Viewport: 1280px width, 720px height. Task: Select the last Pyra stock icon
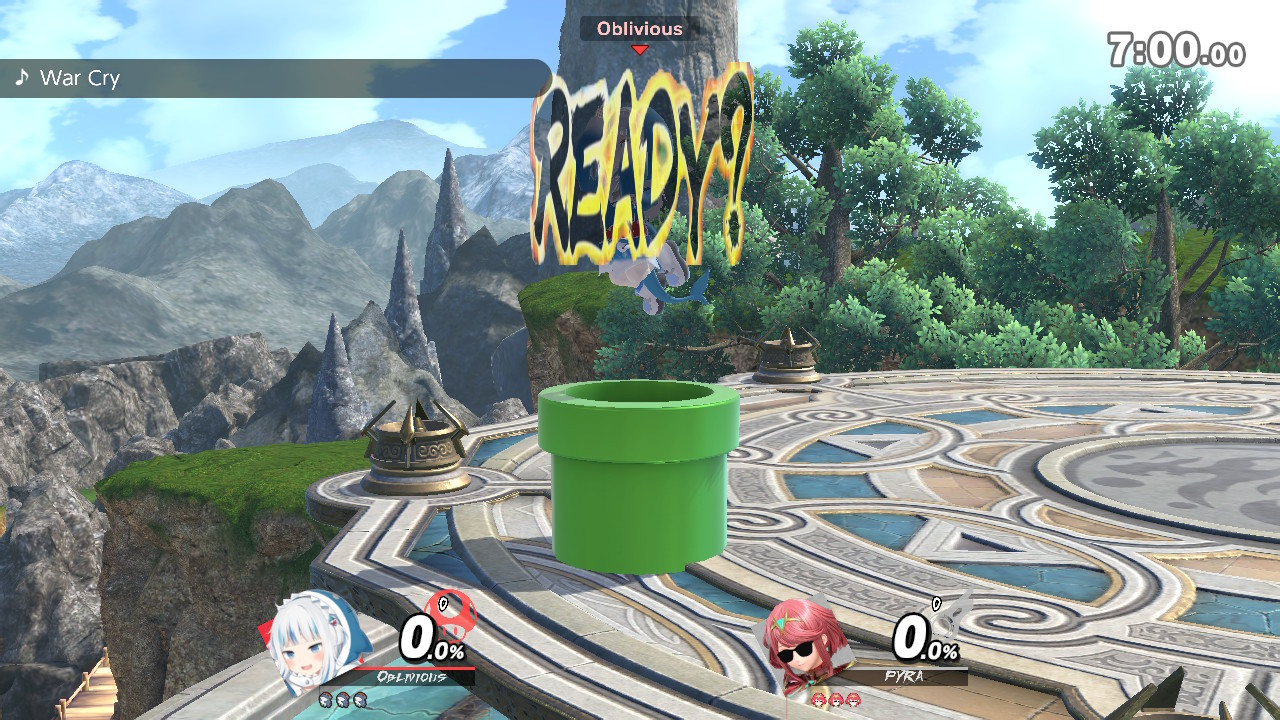[853, 700]
